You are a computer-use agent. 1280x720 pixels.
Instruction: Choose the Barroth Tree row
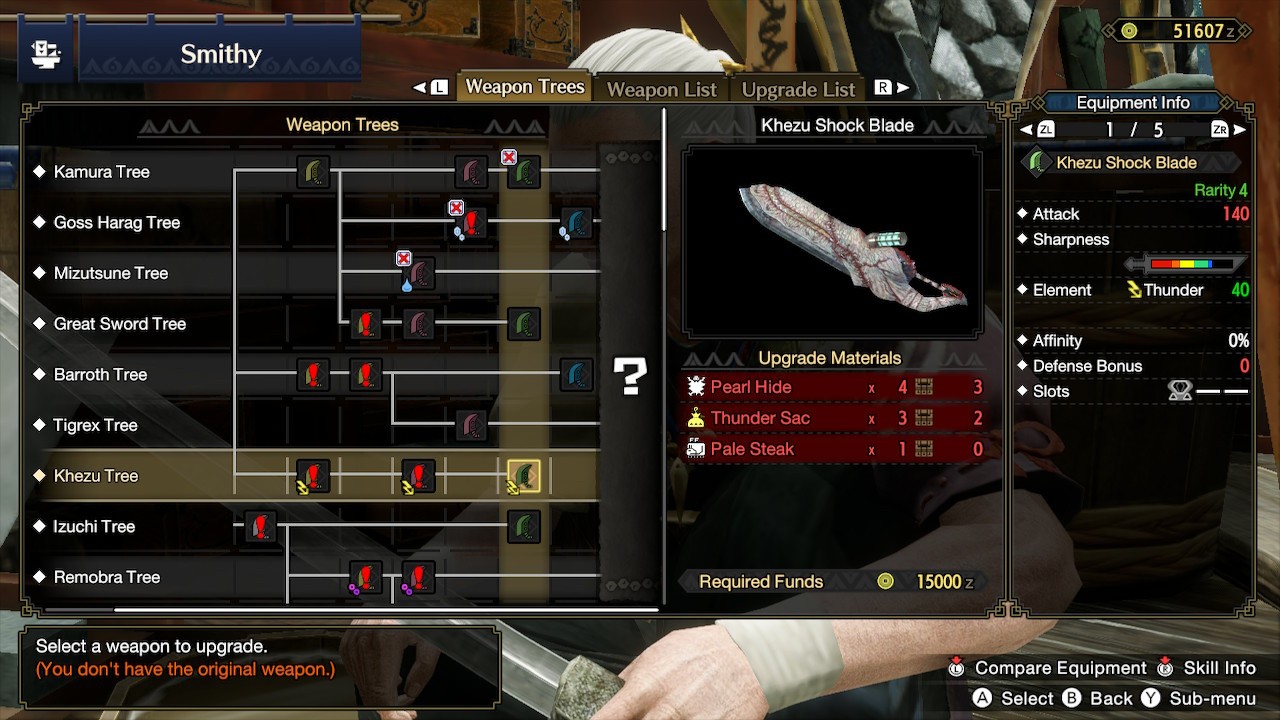(x=100, y=375)
